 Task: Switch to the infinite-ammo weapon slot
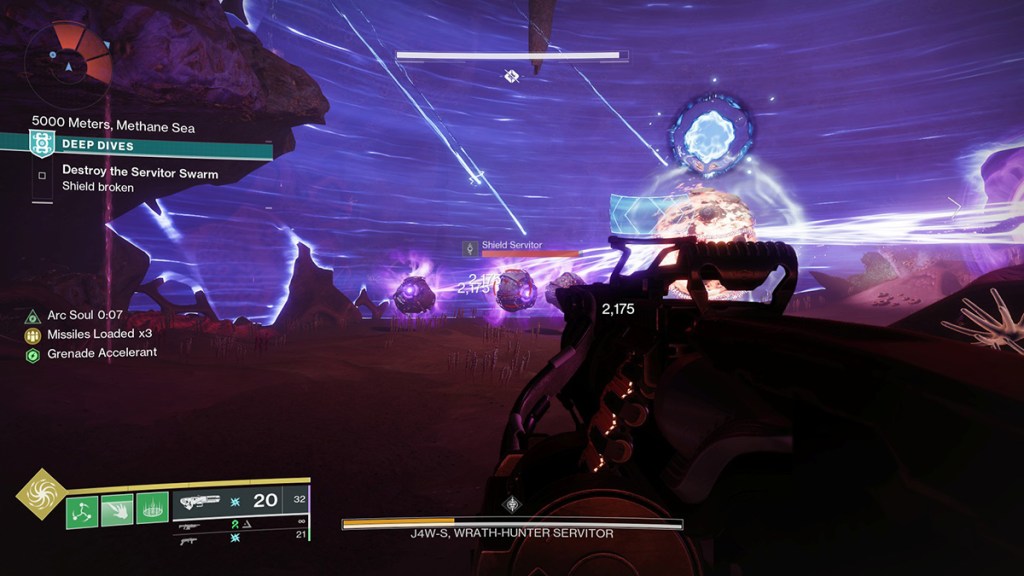(x=240, y=525)
